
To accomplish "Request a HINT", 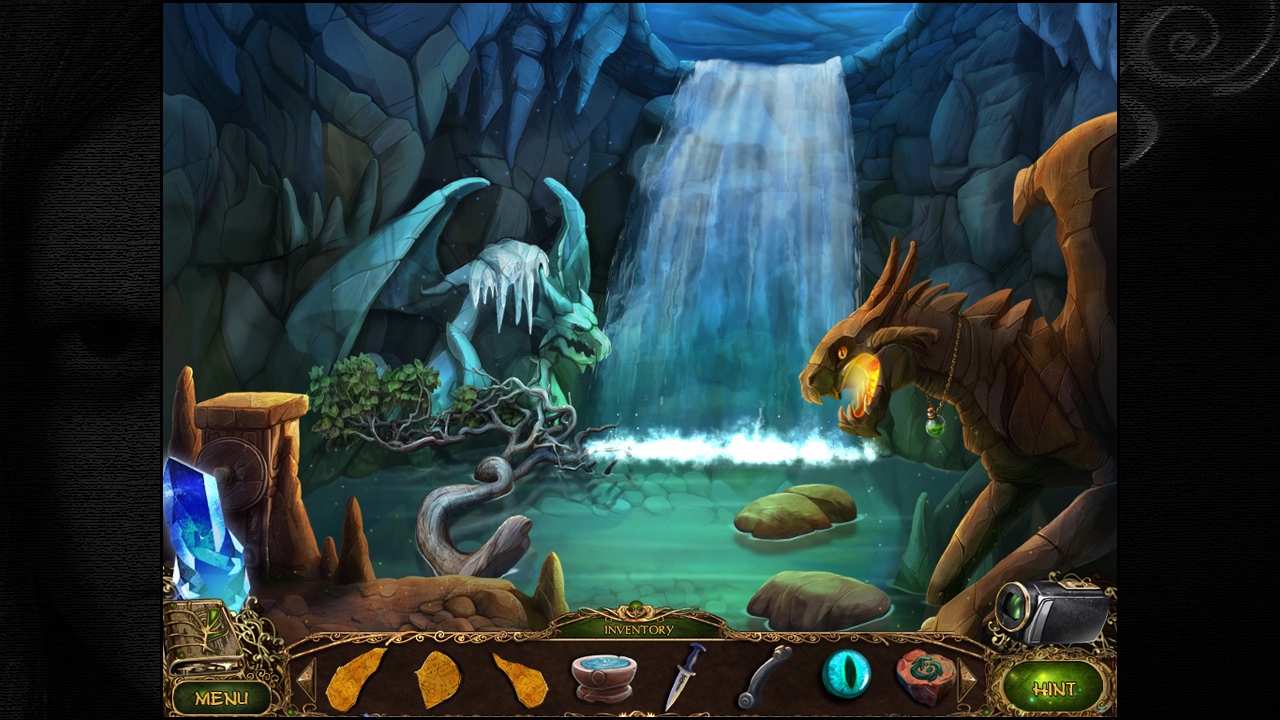I will coord(1057,687).
